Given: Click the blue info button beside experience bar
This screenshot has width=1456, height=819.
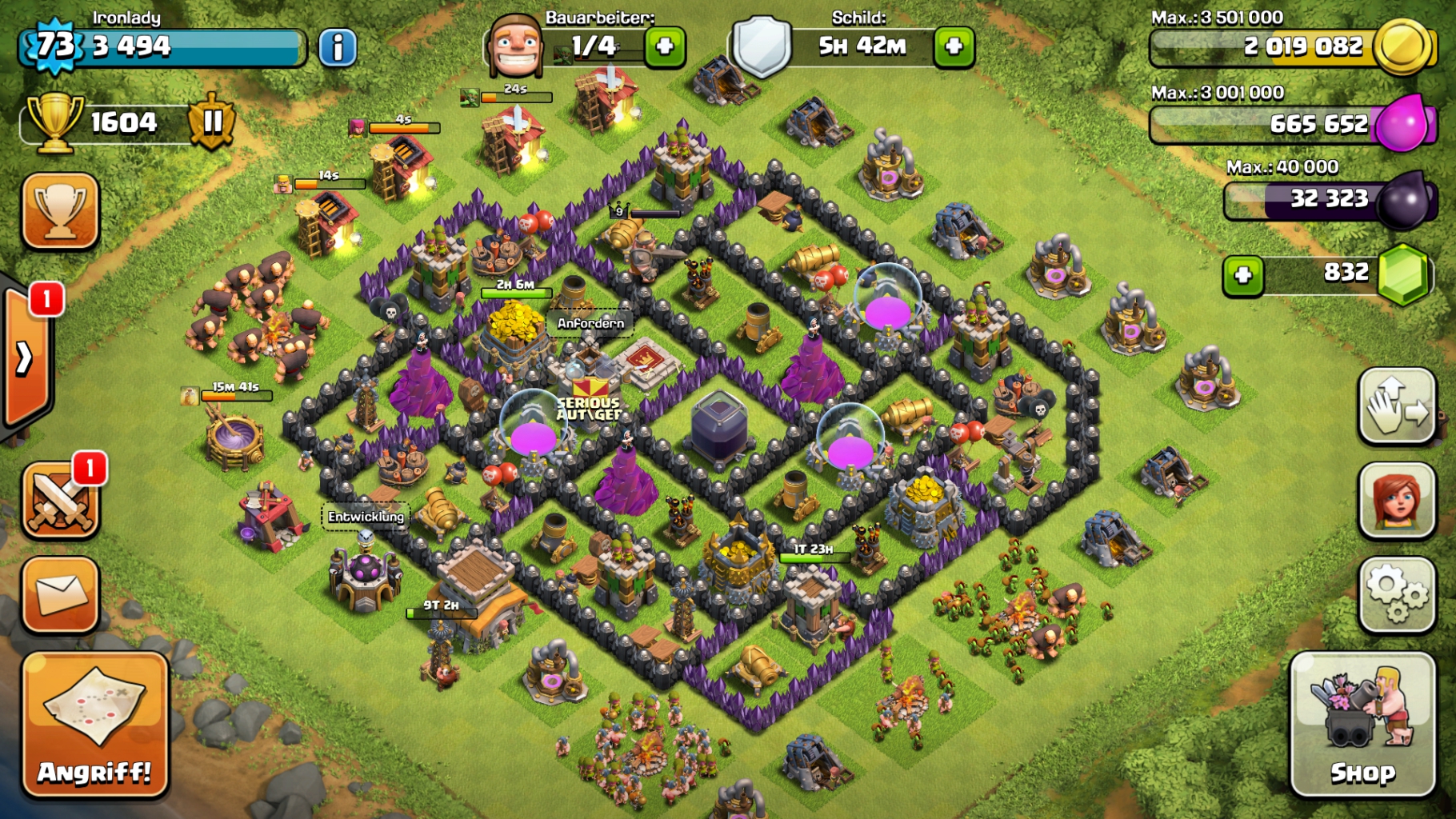Looking at the screenshot, I should pyautogui.click(x=338, y=47).
